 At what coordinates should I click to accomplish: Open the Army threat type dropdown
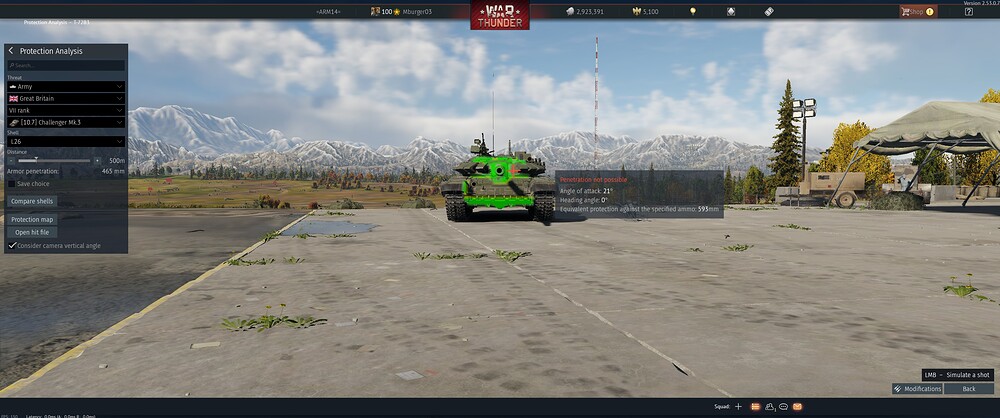pyautogui.click(x=66, y=87)
